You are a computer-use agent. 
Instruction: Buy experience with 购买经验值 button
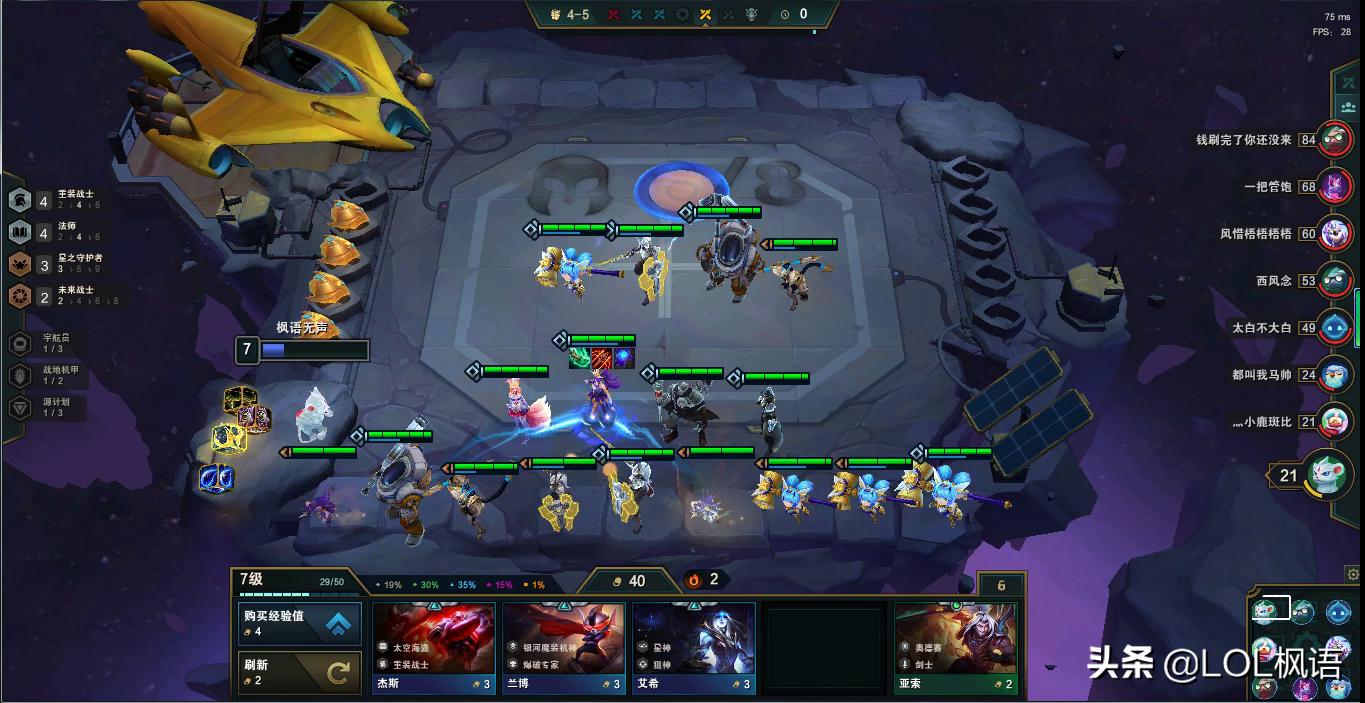(300, 624)
